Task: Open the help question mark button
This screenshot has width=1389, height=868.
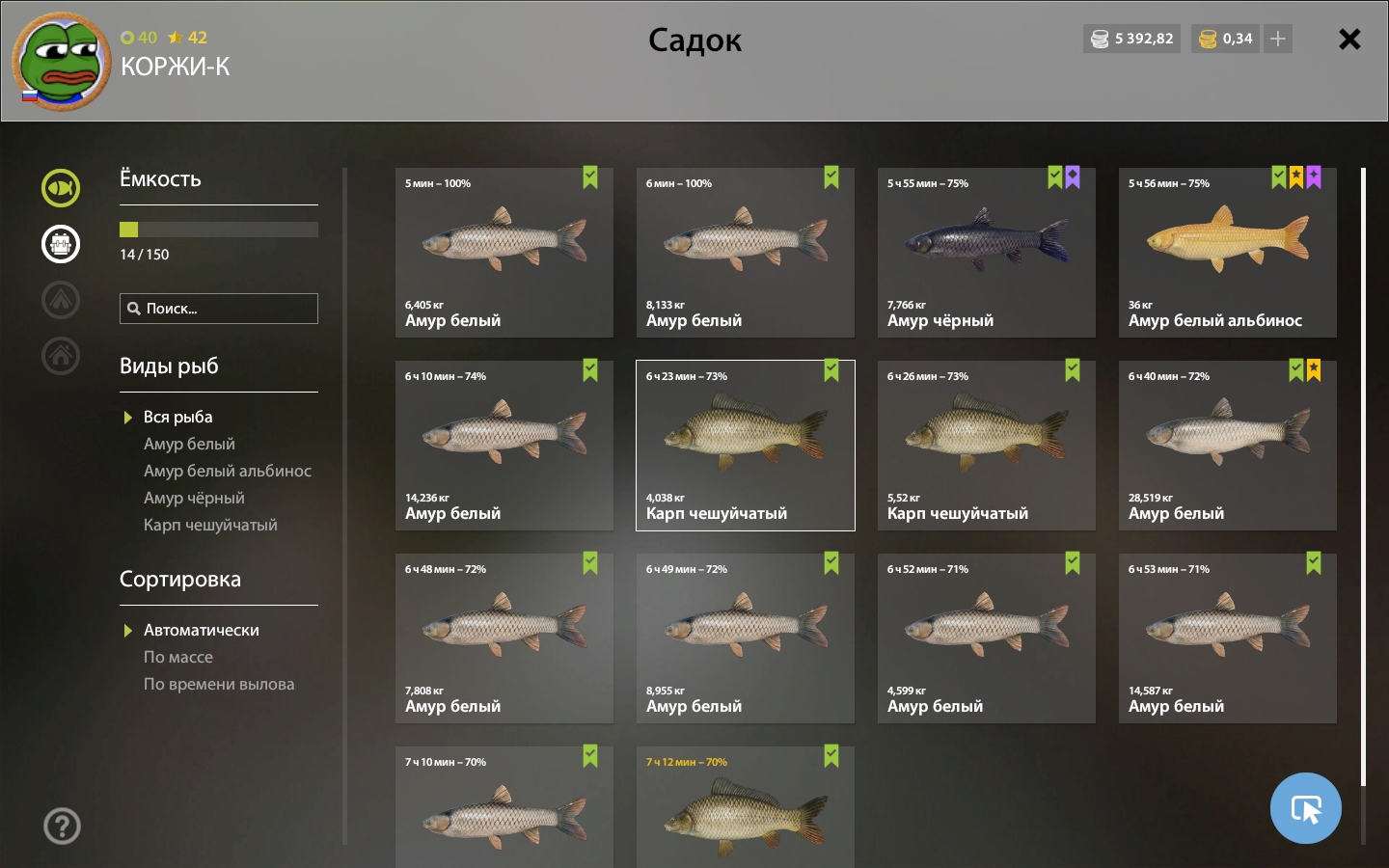Action: pyautogui.click(x=62, y=827)
